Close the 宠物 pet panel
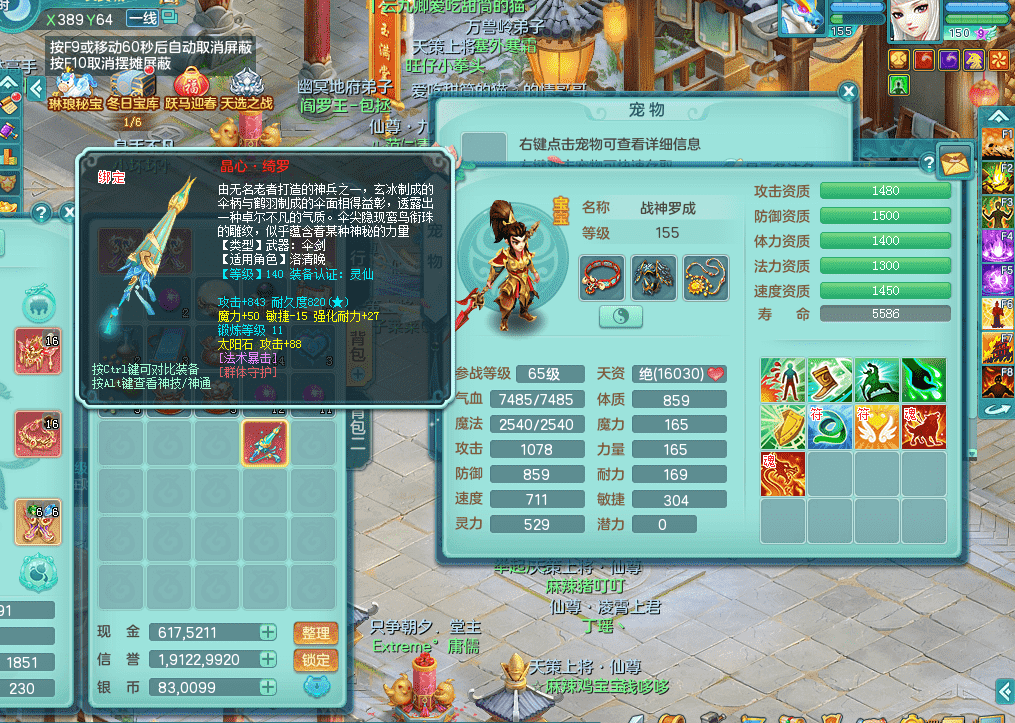 pos(848,93)
